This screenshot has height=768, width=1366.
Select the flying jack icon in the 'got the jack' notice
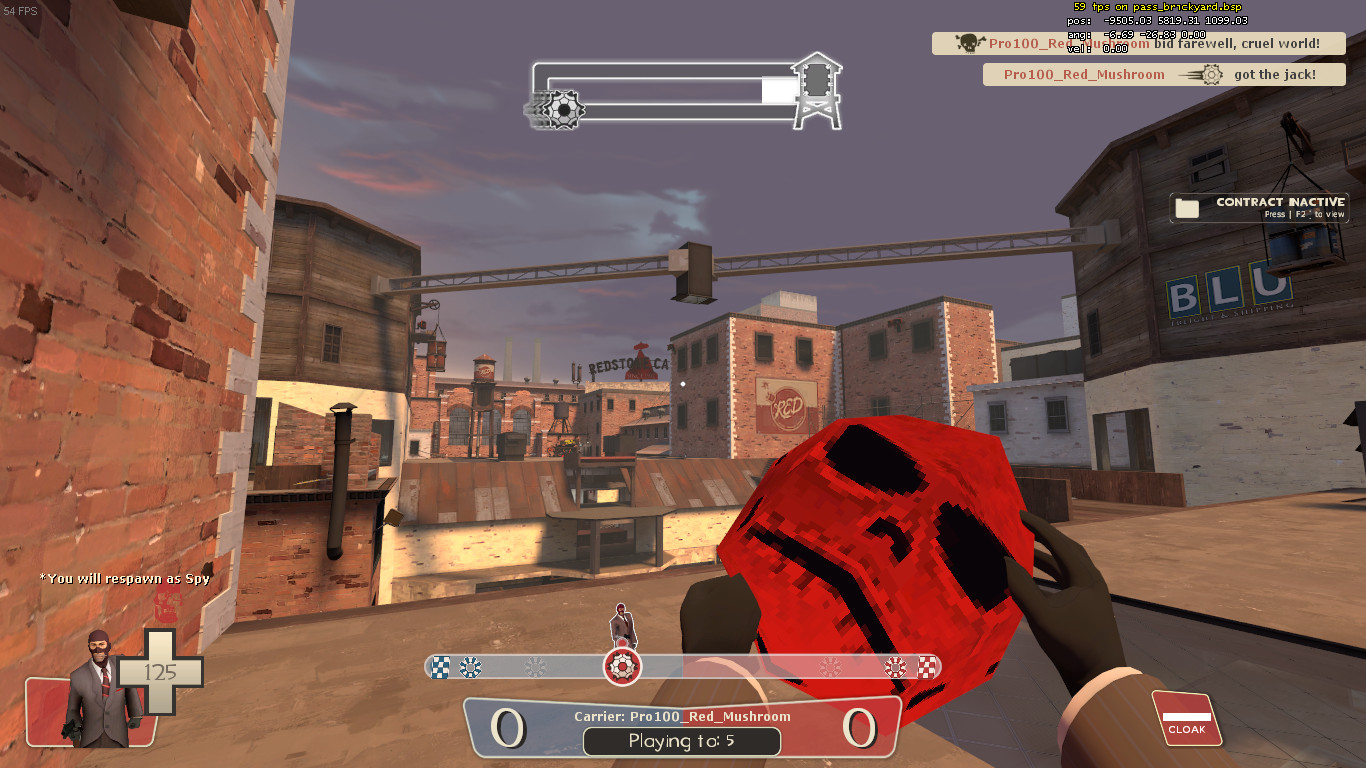pyautogui.click(x=1209, y=75)
